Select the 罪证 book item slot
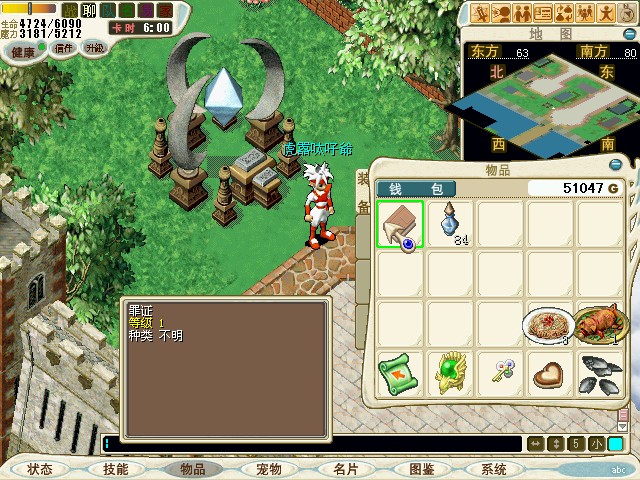The height and width of the screenshot is (480, 640). (x=401, y=224)
